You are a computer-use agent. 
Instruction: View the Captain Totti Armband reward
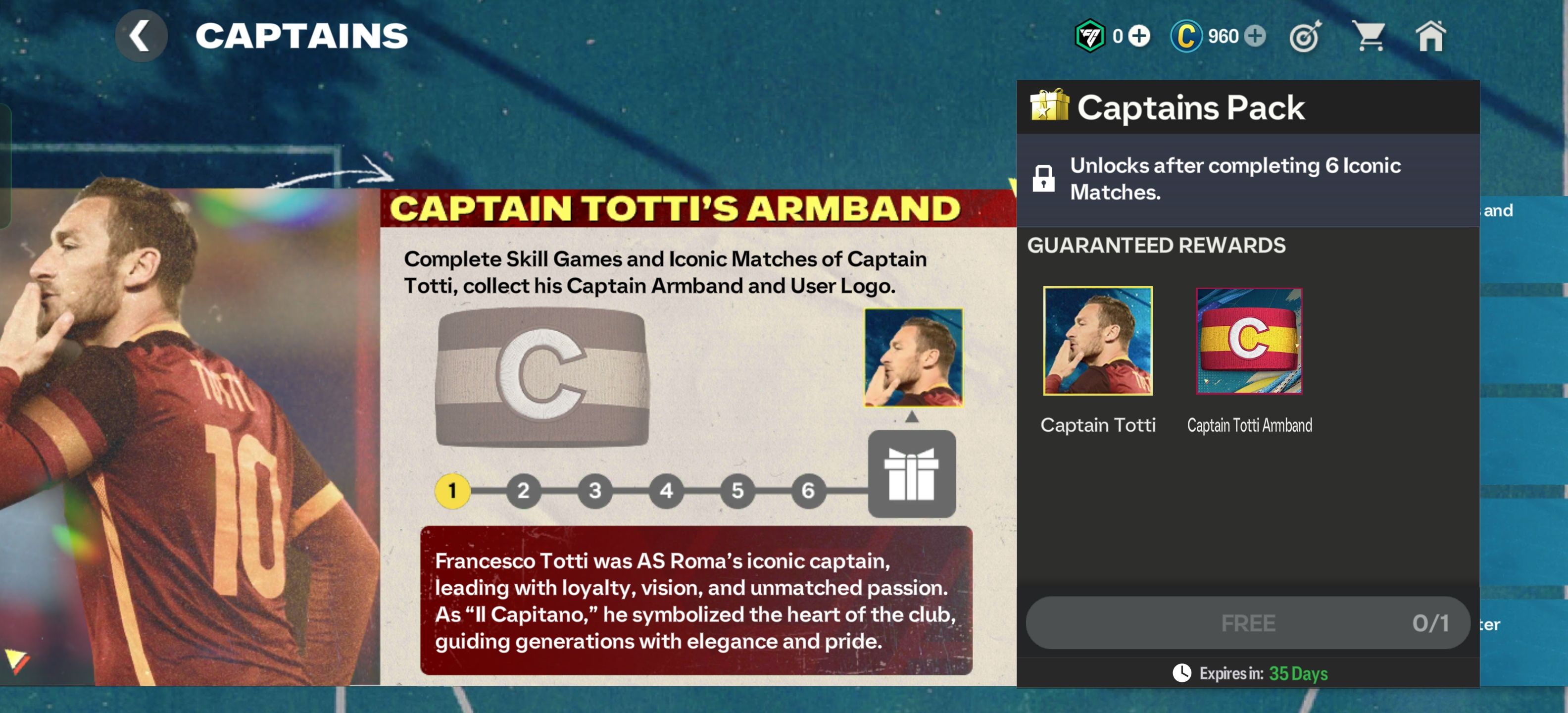[1248, 341]
